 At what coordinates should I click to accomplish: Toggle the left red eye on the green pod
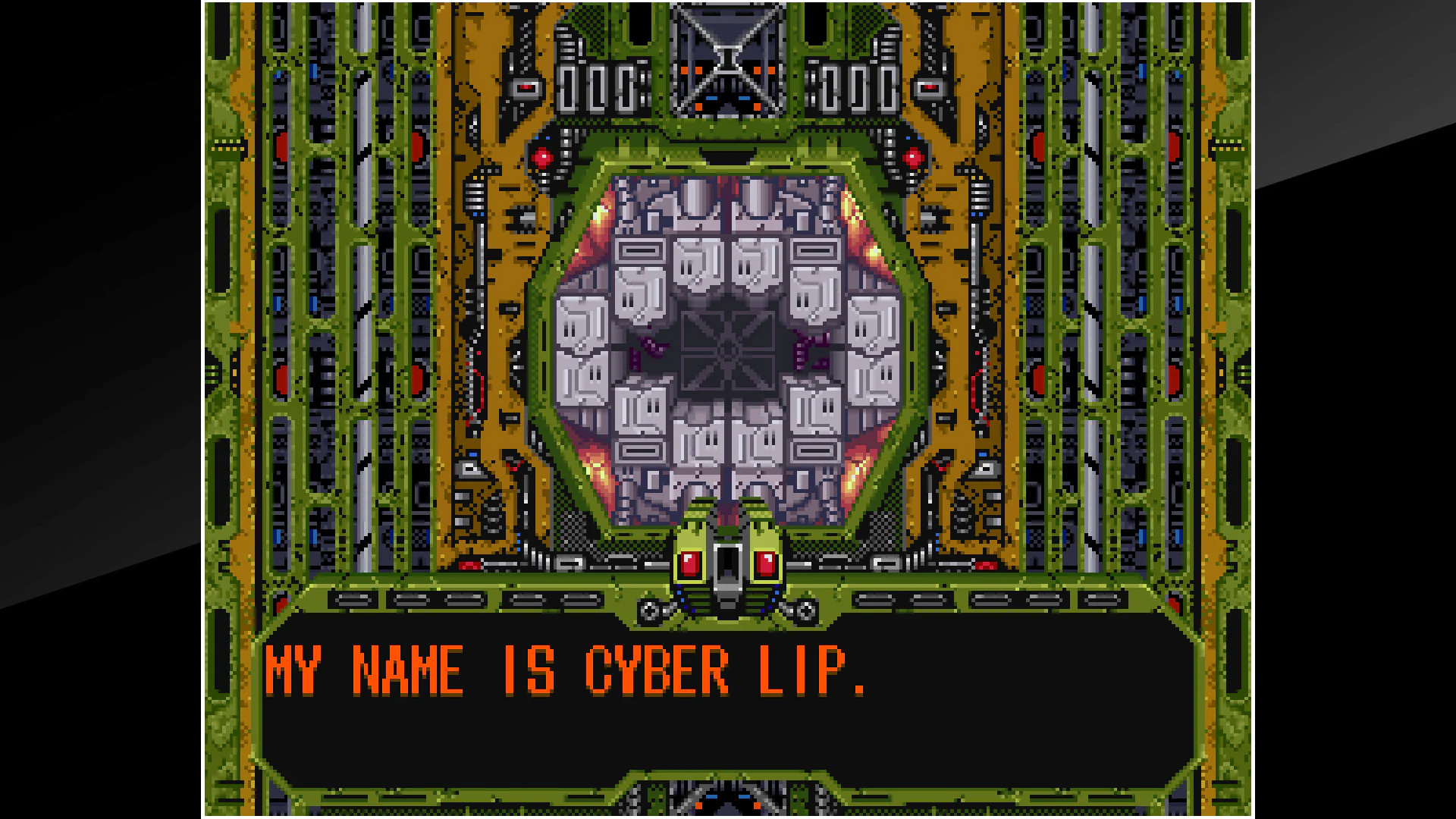[x=689, y=562]
